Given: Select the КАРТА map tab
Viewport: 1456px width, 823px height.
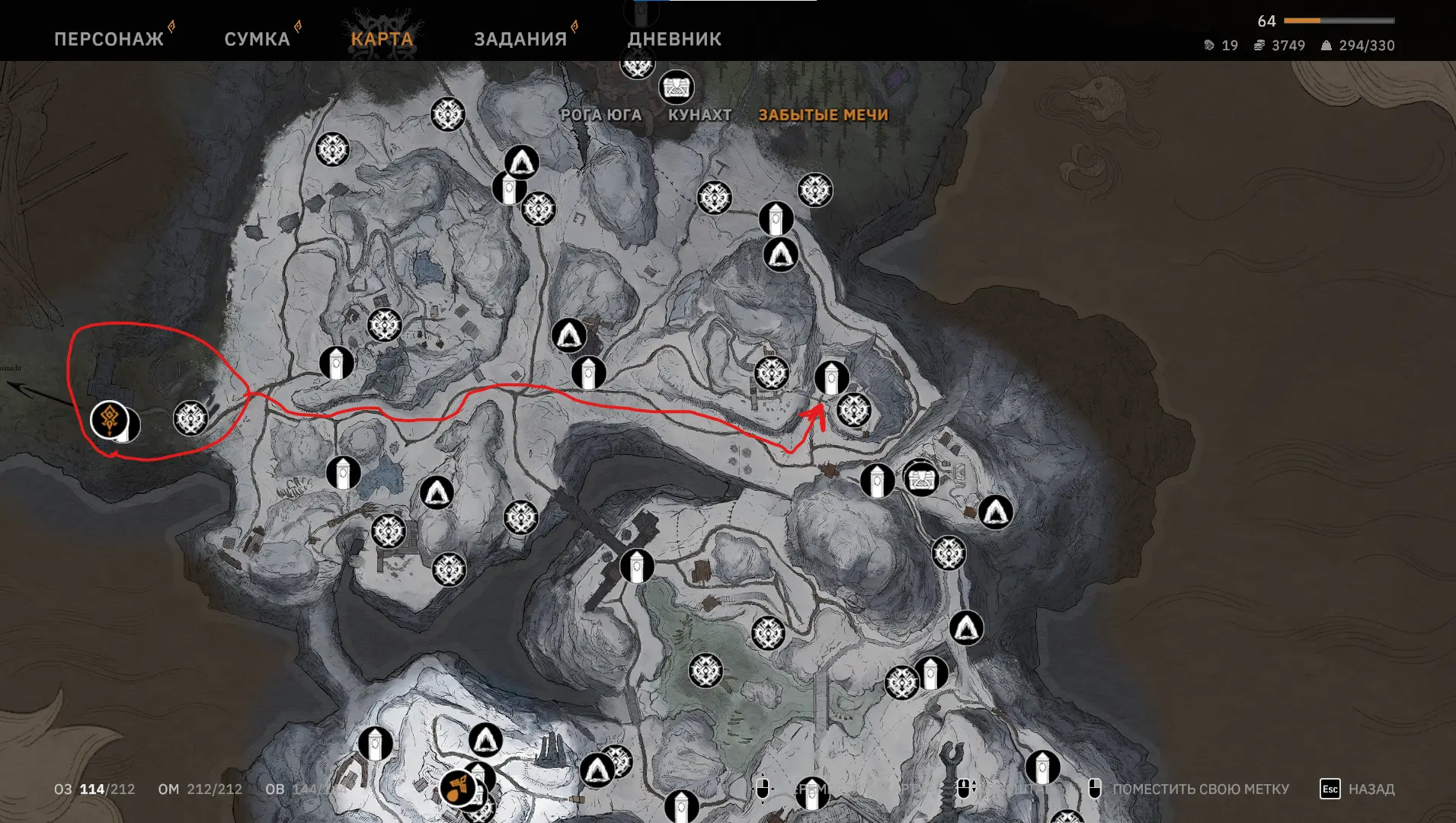Looking at the screenshot, I should coord(382,39).
